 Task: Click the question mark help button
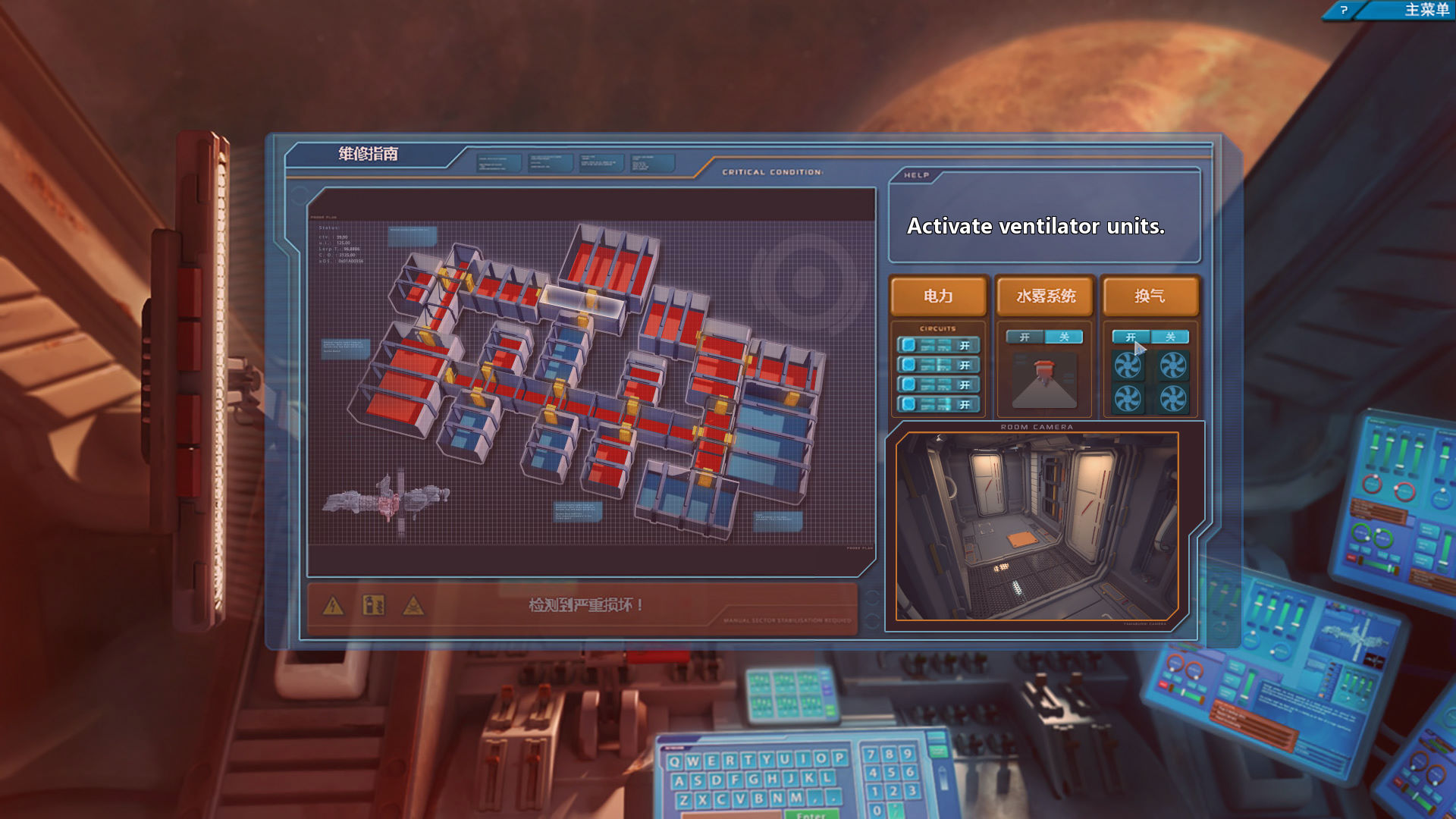1343,10
